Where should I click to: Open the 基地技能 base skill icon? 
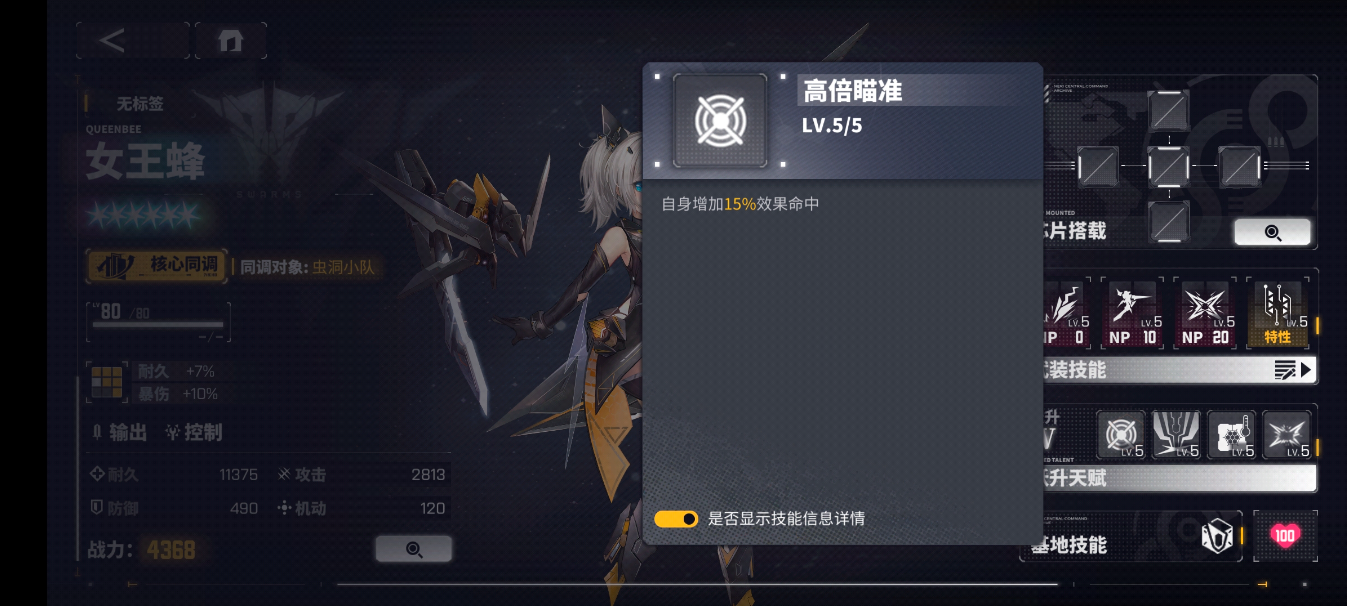(1216, 537)
